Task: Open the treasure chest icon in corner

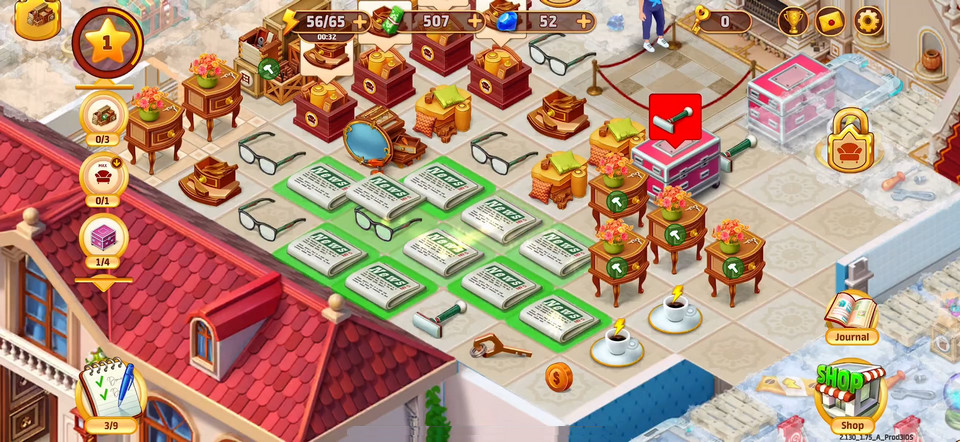Action: click(36, 16)
